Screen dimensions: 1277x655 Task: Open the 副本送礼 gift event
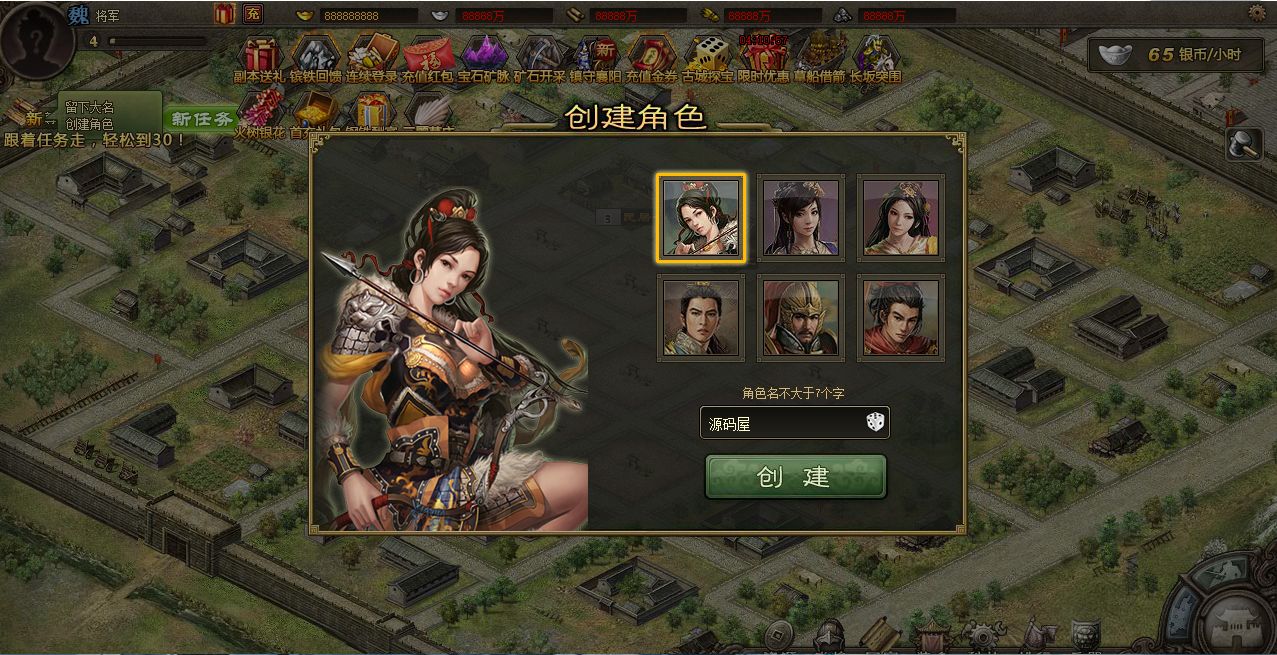tap(260, 58)
